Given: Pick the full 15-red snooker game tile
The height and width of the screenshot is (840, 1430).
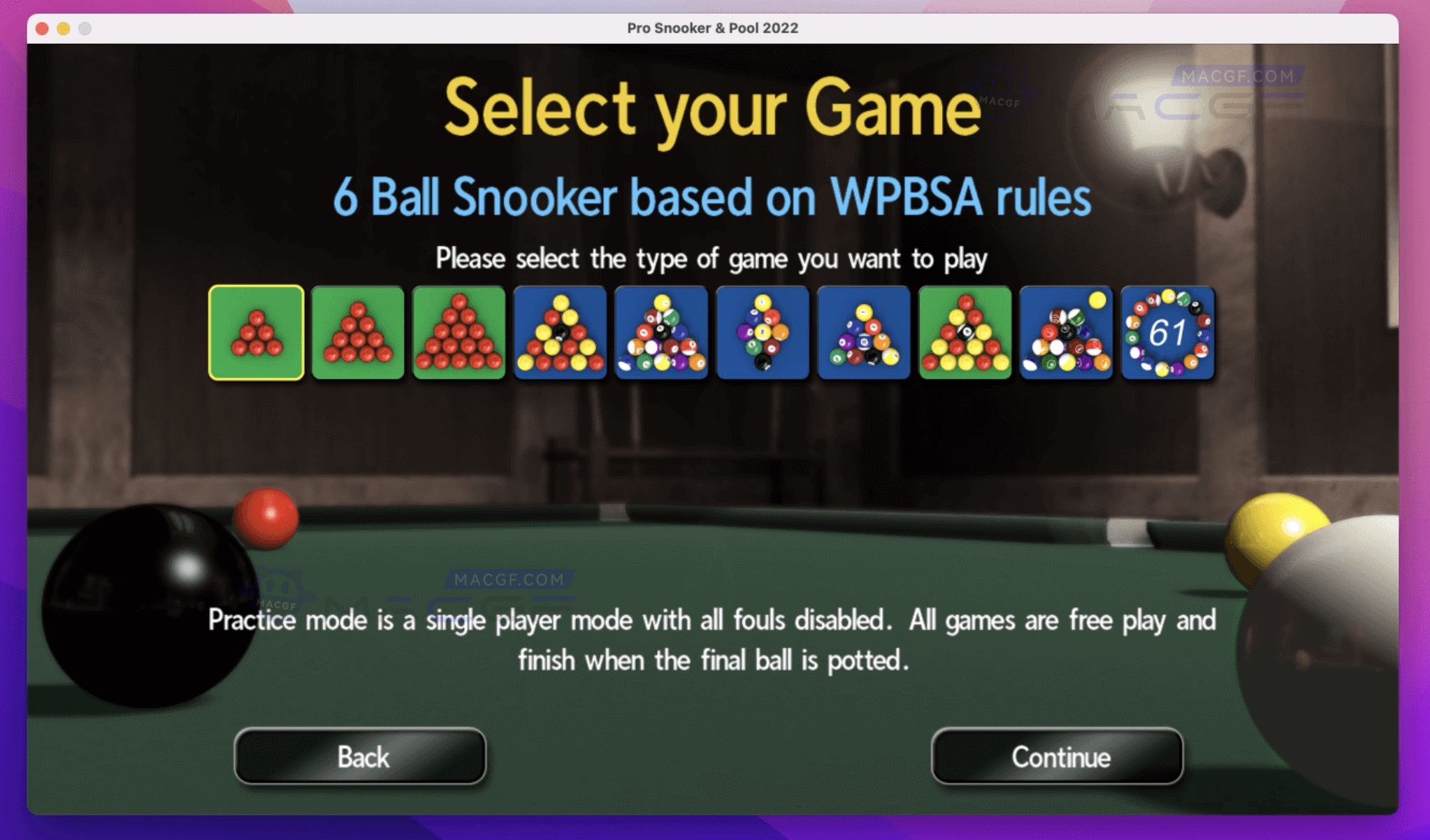Looking at the screenshot, I should [x=458, y=333].
